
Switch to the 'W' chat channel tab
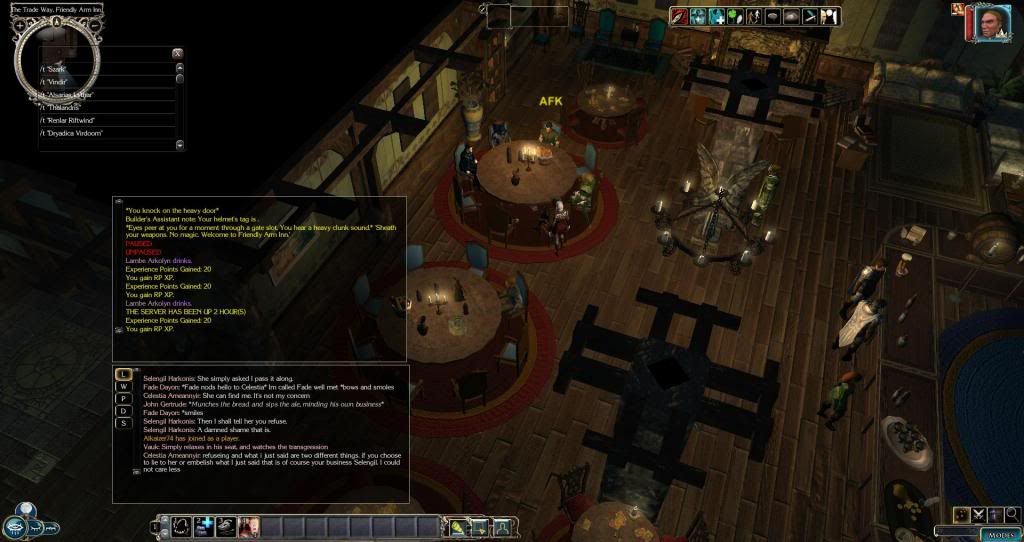(123, 386)
